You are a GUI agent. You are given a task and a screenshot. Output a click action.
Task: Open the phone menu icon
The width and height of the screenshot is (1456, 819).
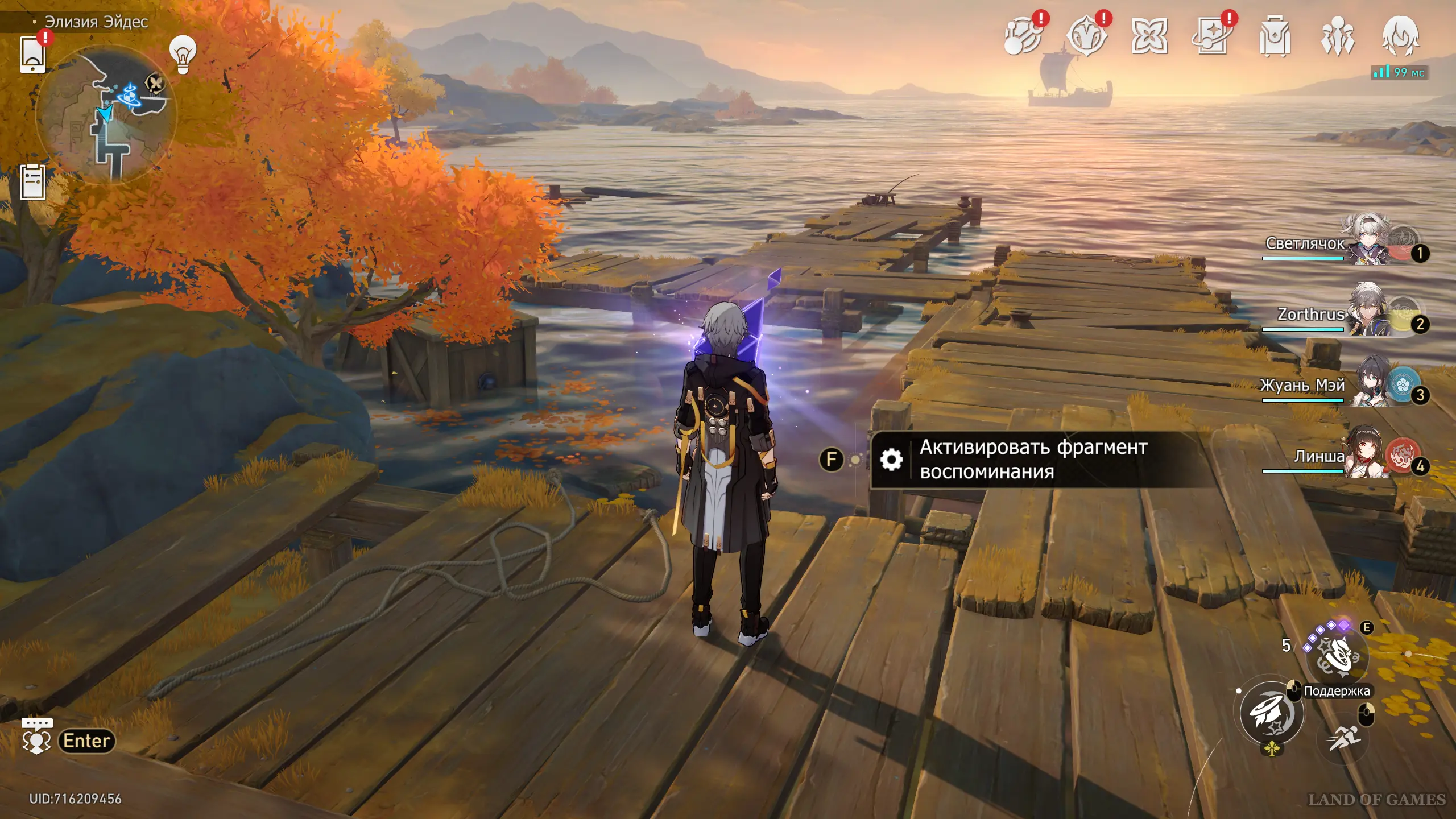(32, 54)
